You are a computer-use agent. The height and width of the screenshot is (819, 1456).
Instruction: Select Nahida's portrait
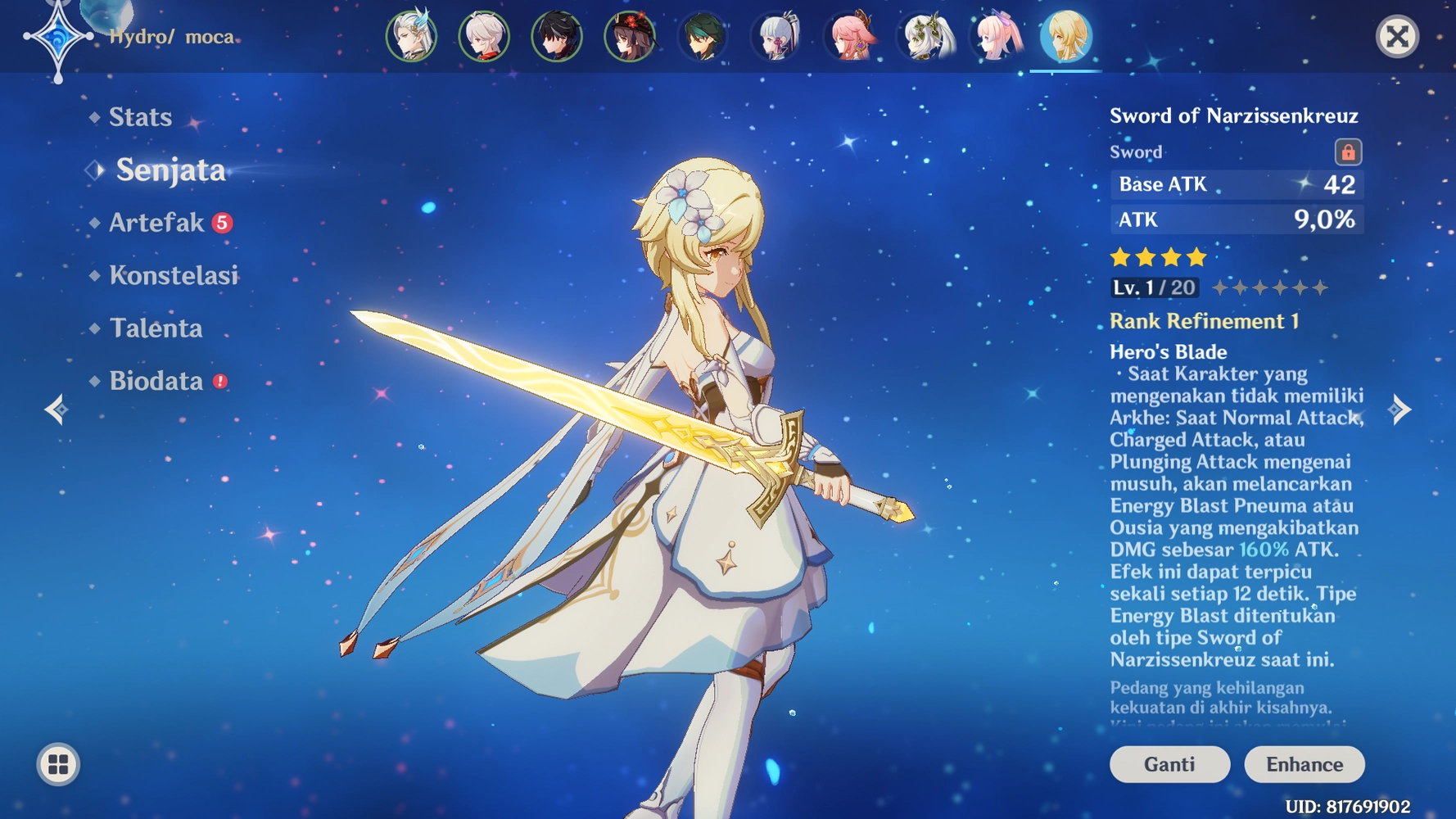(x=926, y=37)
